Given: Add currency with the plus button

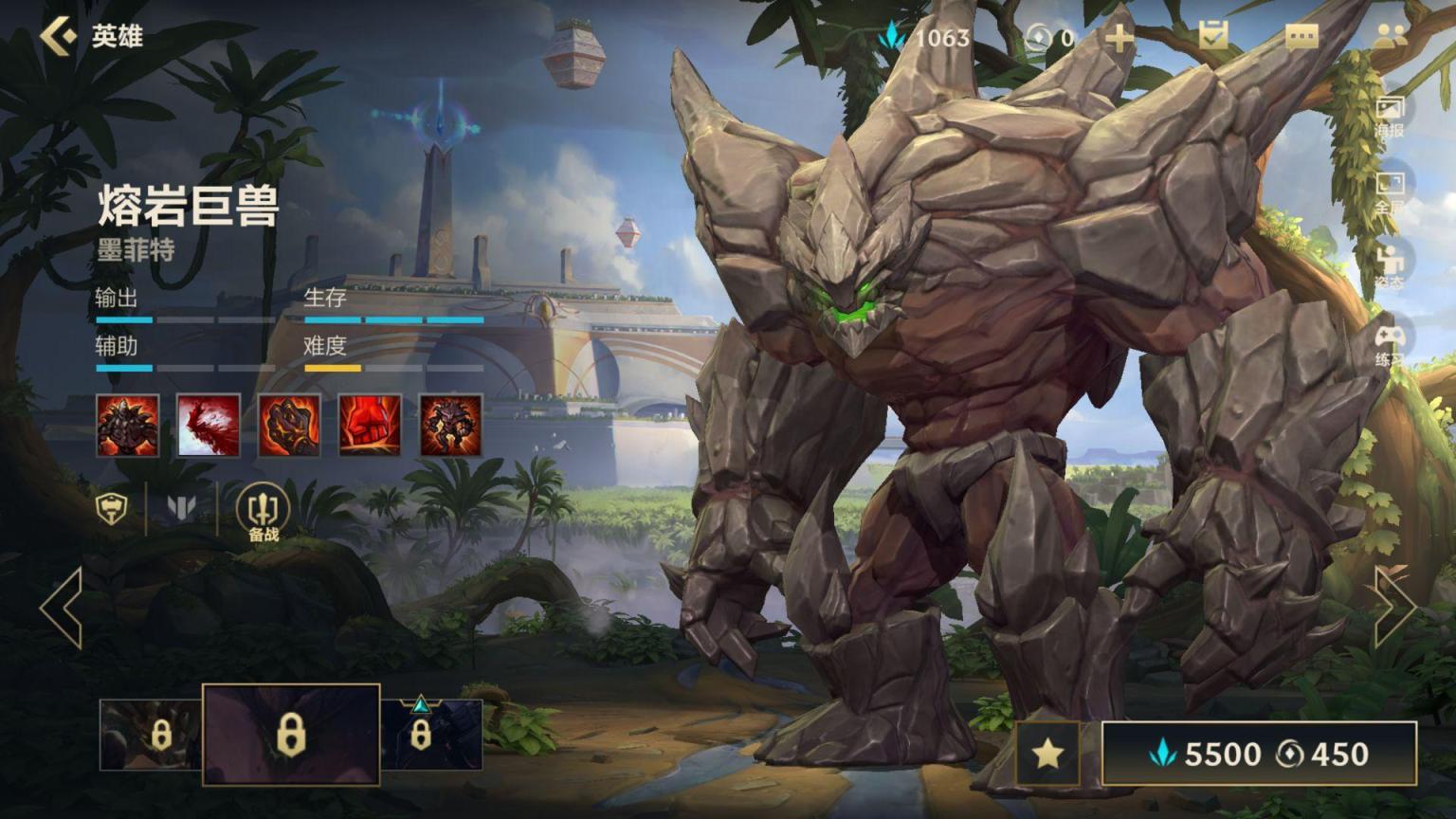Looking at the screenshot, I should point(1119,38).
